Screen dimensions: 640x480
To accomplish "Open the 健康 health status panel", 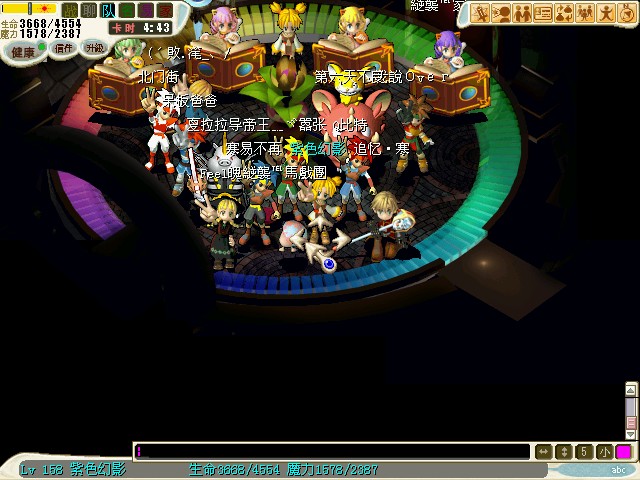I will pyautogui.click(x=22, y=49).
